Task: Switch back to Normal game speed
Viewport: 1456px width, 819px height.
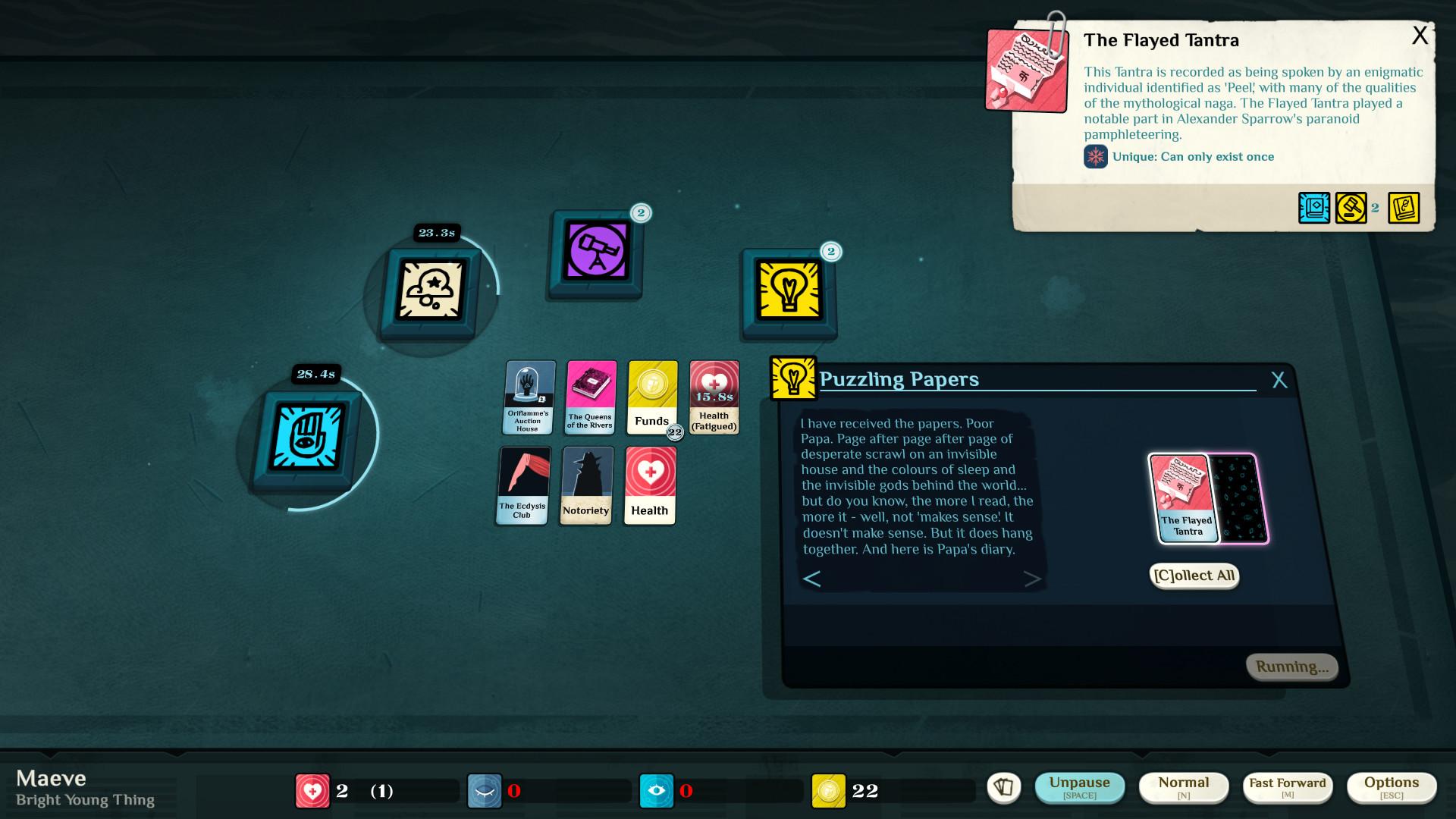Action: 1184,786
